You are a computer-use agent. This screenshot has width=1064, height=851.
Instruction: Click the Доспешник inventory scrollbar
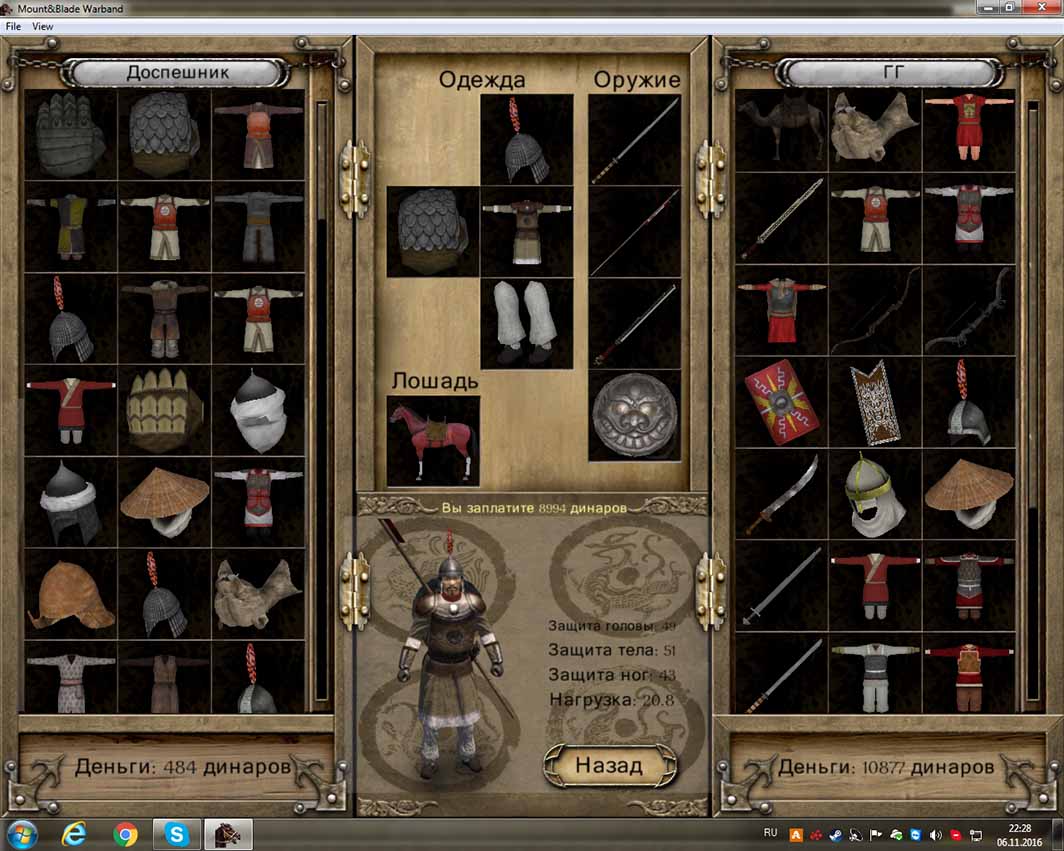[321, 400]
